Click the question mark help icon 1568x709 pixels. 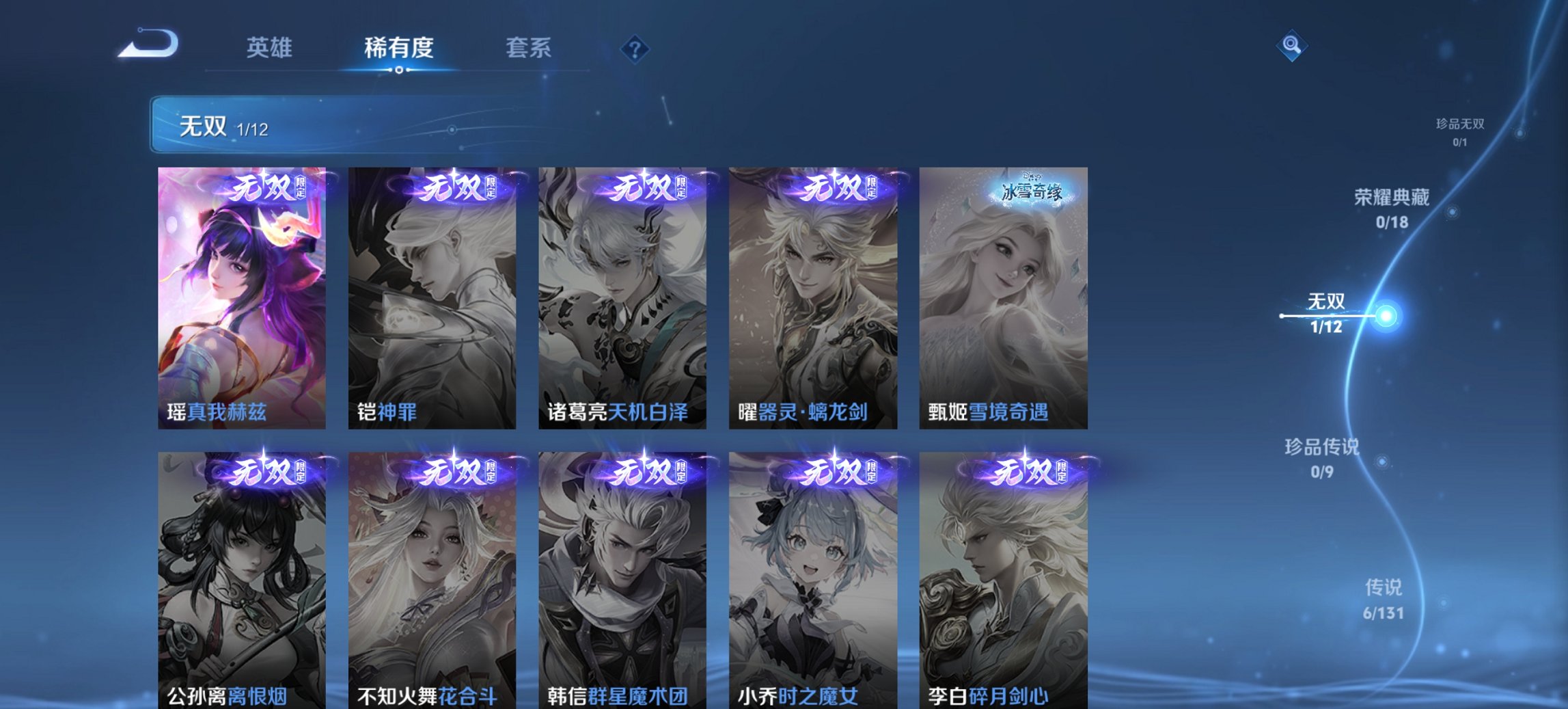[634, 48]
